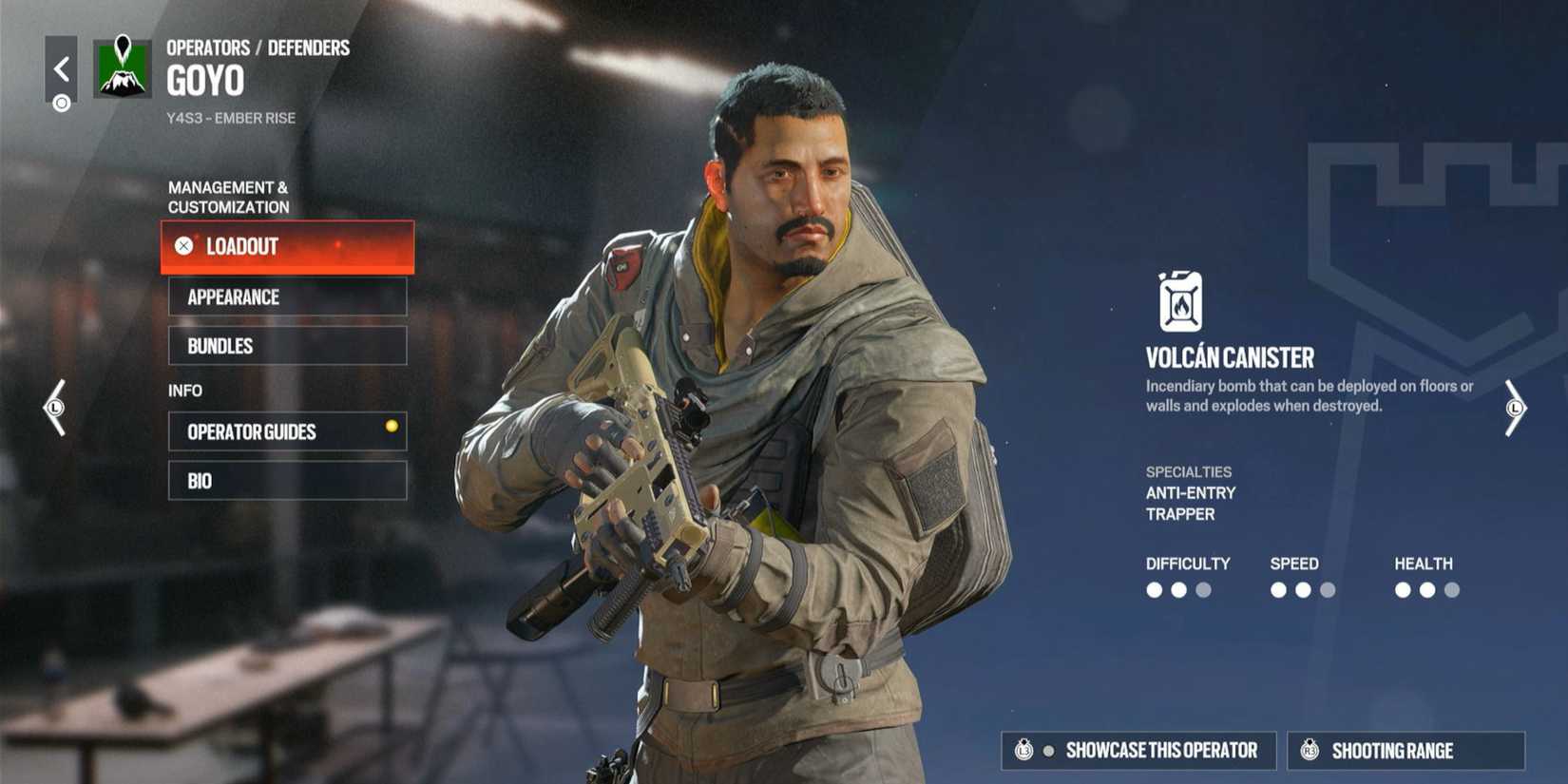Image resolution: width=1568 pixels, height=784 pixels.
Task: Navigate to the next operator with right chevron
Action: pos(1515,409)
